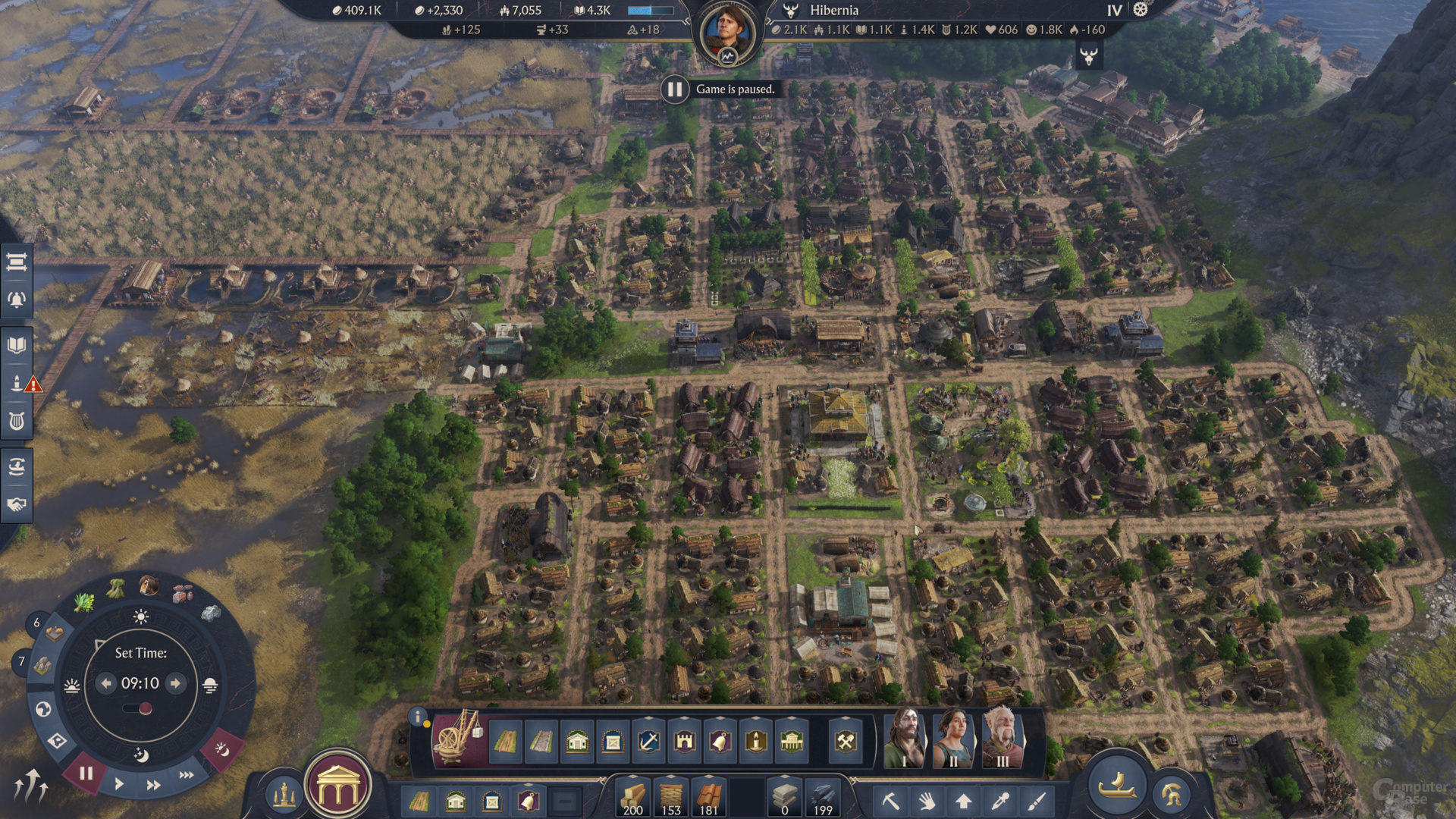Open the lyre icon panel

click(17, 421)
